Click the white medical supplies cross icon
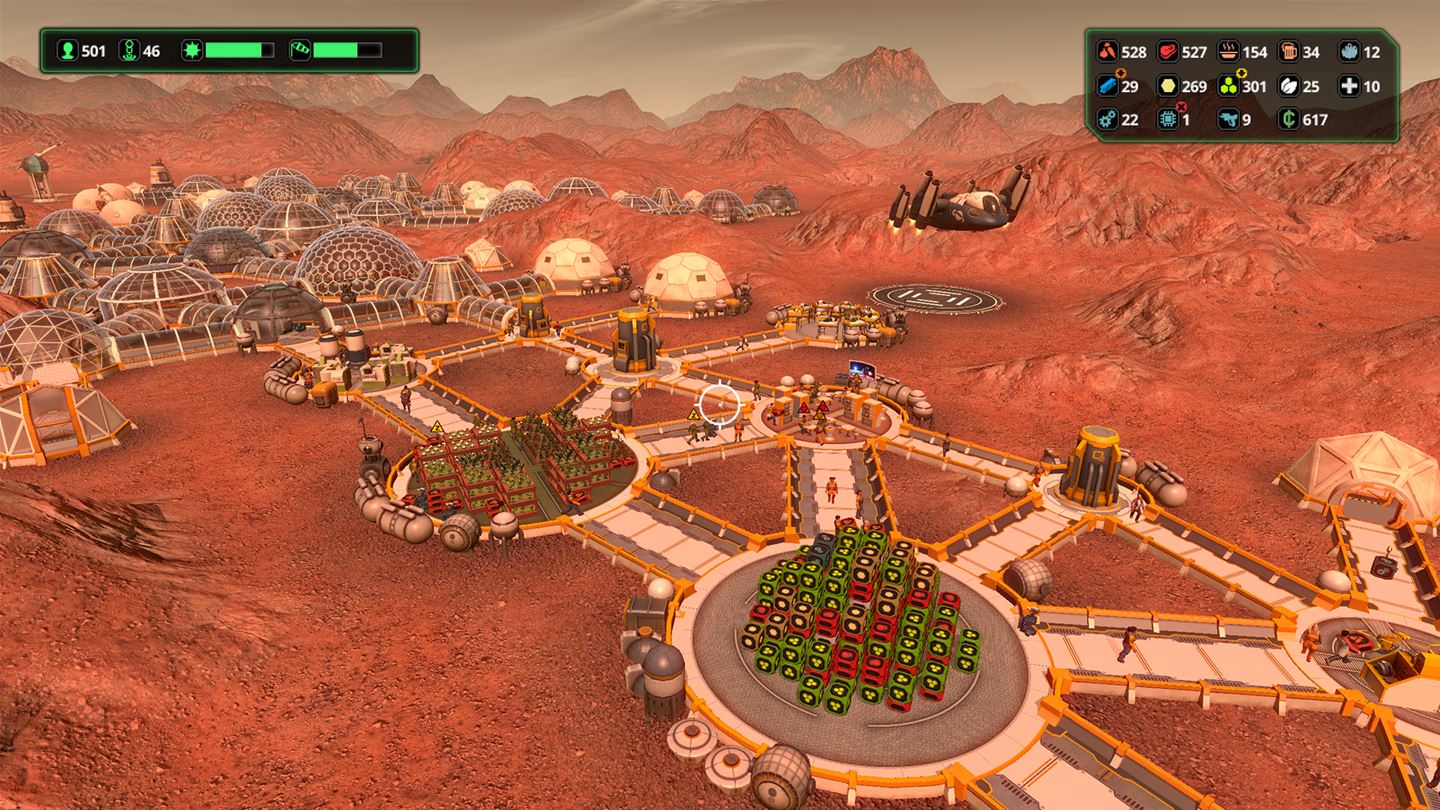The height and width of the screenshot is (810, 1440). (x=1351, y=86)
